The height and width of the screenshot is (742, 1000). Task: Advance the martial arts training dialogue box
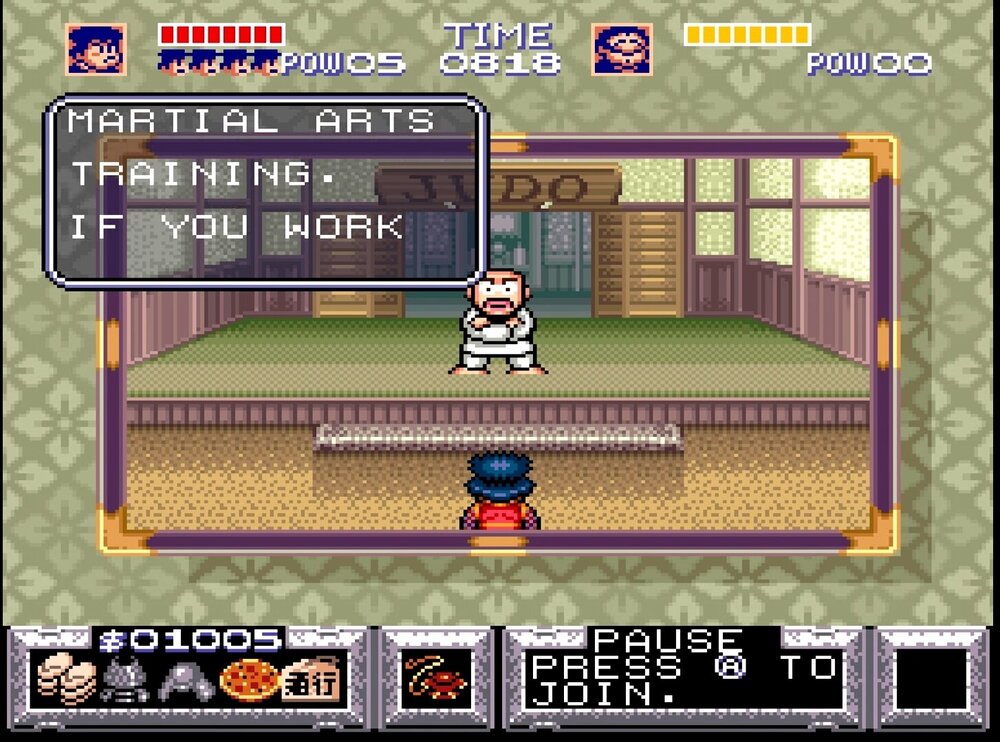[266, 190]
